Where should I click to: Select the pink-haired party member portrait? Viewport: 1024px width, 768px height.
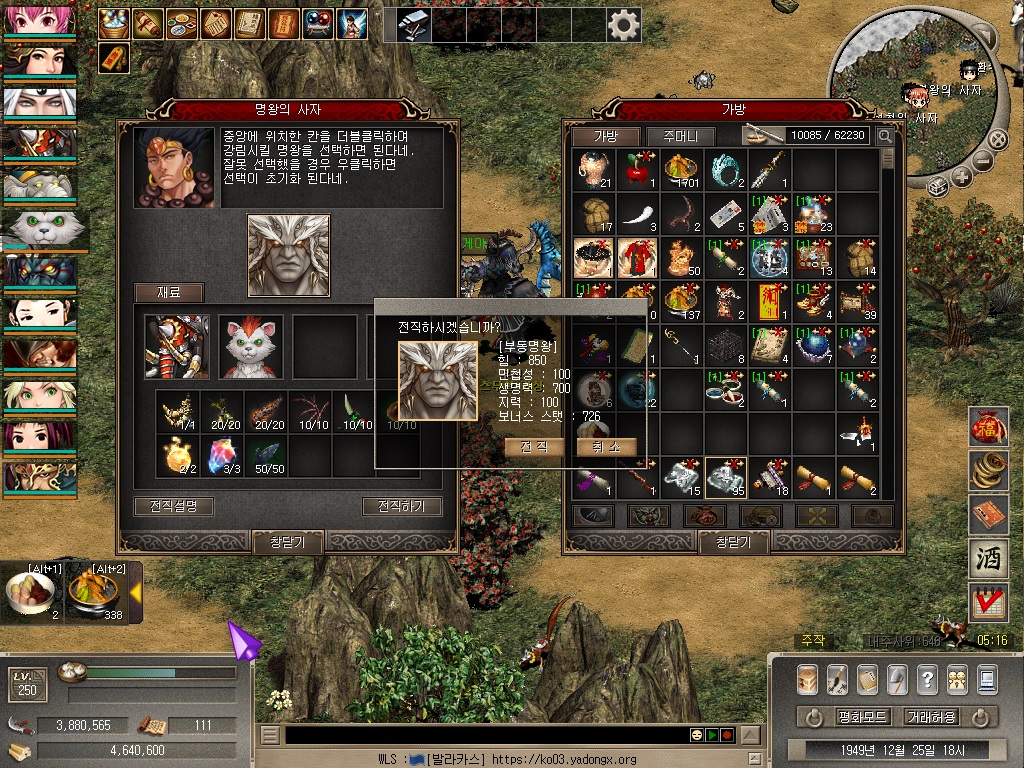click(39, 19)
